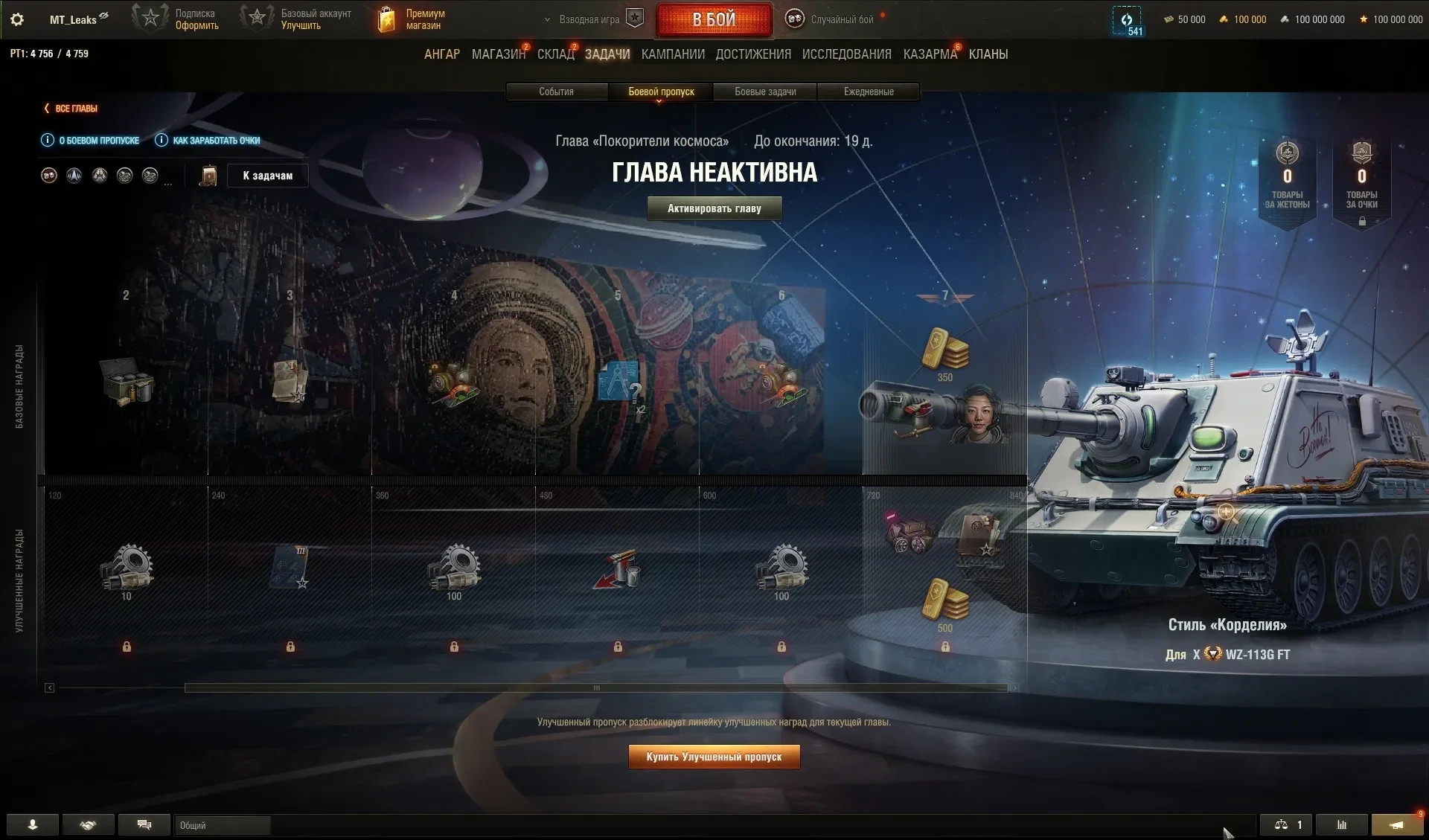Buy the Improved Pass (Купить Улучшенный пропуск)
The width and height of the screenshot is (1429, 840).
point(714,757)
